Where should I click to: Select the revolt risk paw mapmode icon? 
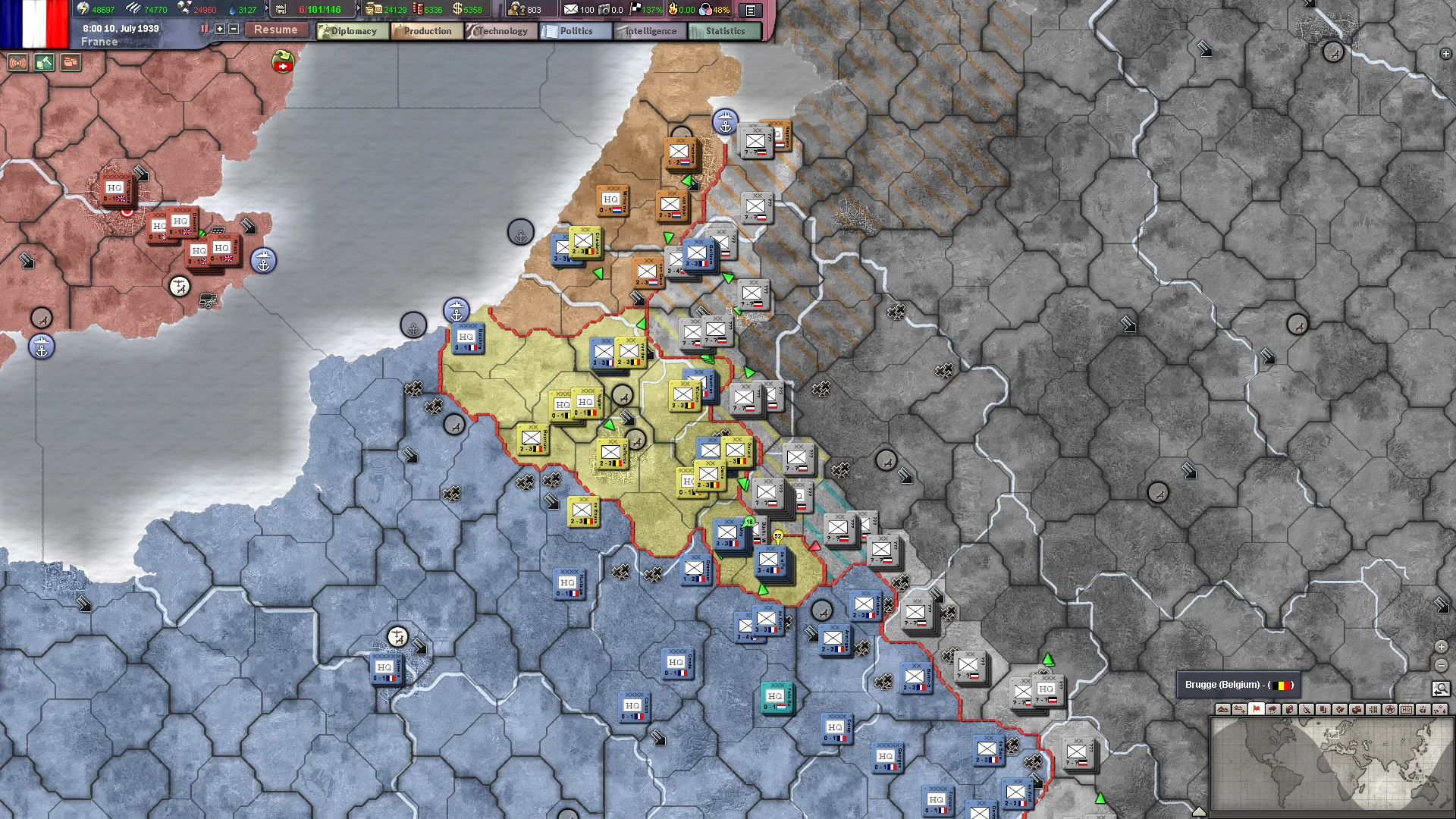tap(1423, 710)
